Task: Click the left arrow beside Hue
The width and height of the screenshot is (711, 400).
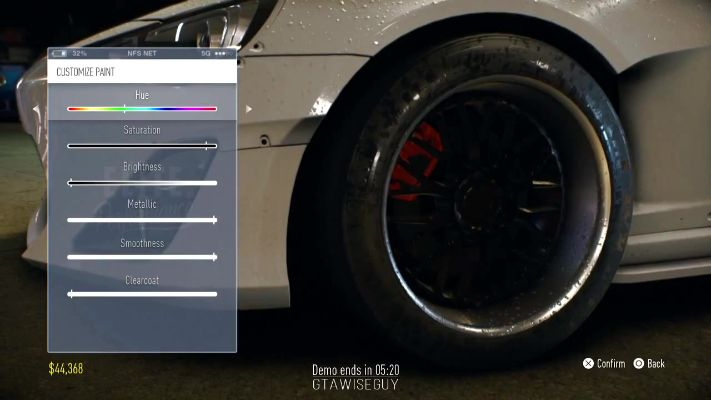Action: (36, 108)
